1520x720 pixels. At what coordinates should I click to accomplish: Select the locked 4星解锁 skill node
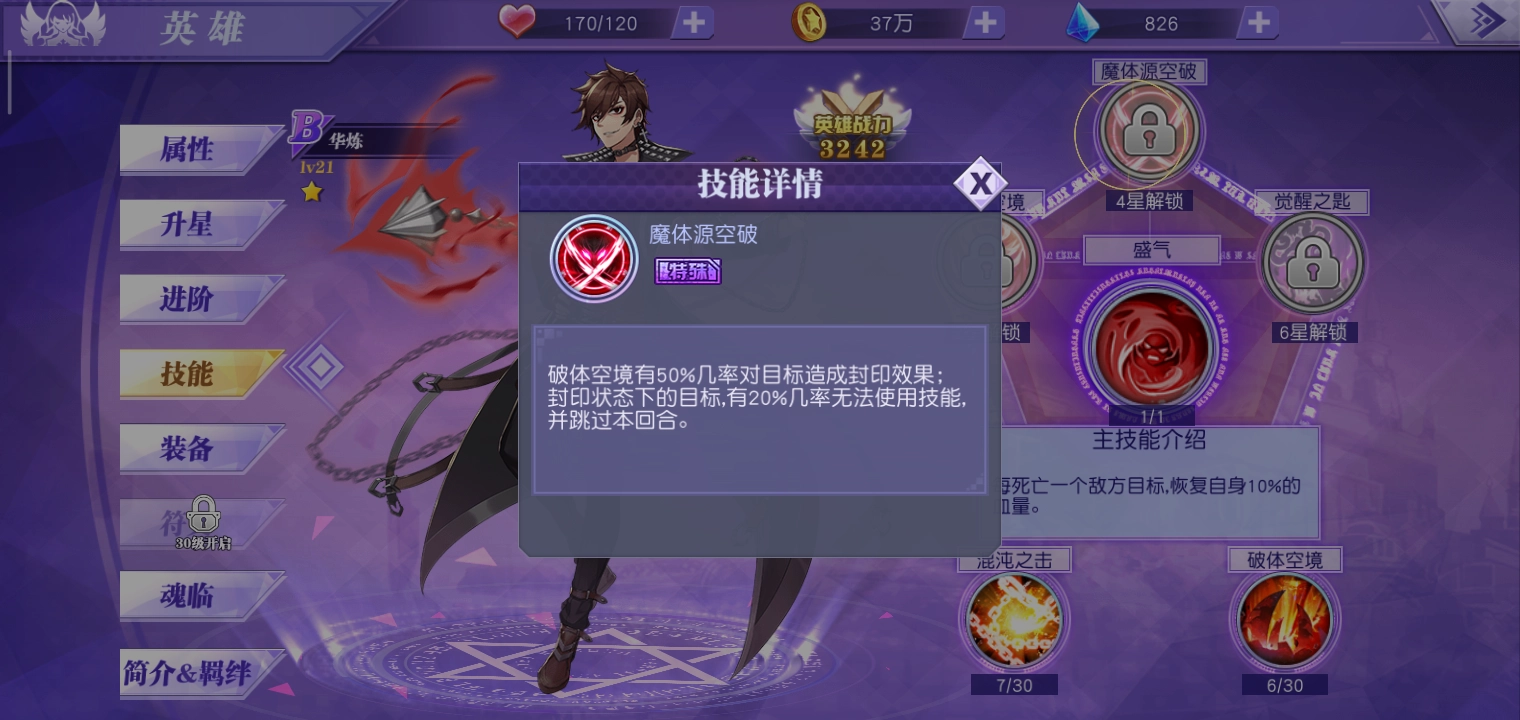coord(1147,133)
